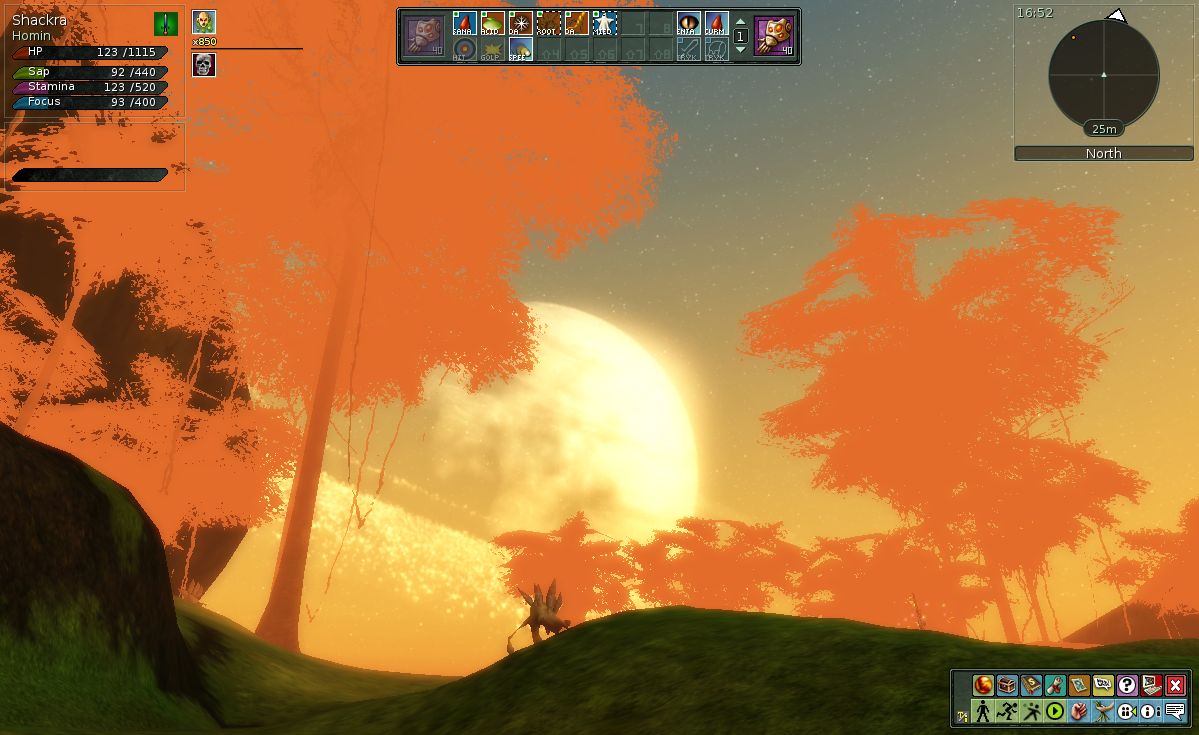Image resolution: width=1199 pixels, height=735 pixels.
Task: Activate the ACID spell in the hotbar
Action: [492, 23]
